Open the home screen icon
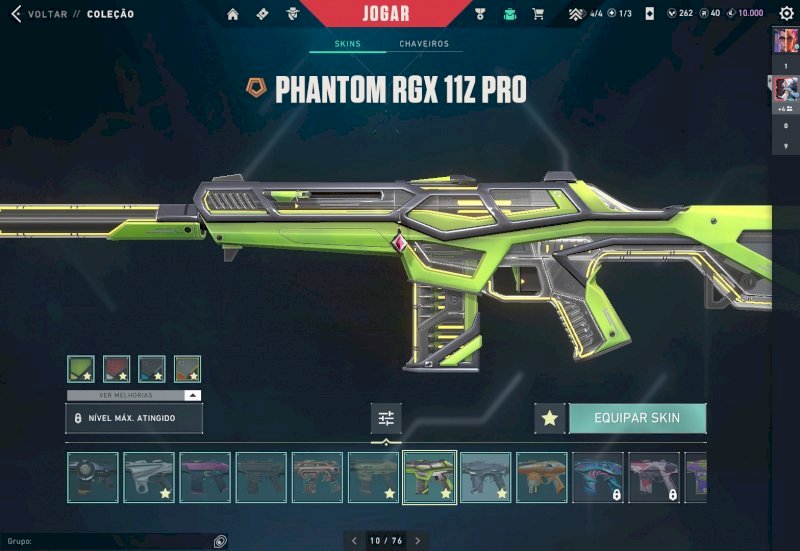The height and width of the screenshot is (551, 800). click(x=233, y=14)
